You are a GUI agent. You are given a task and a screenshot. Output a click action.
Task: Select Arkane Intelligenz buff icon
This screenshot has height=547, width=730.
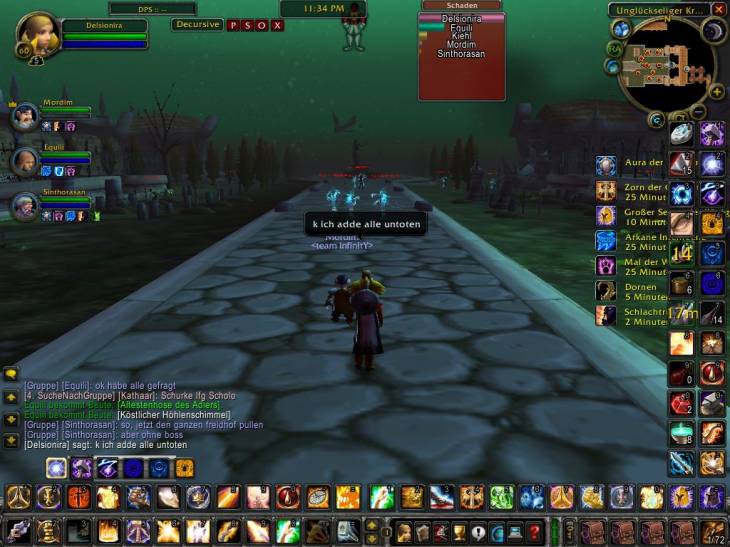pyautogui.click(x=606, y=240)
